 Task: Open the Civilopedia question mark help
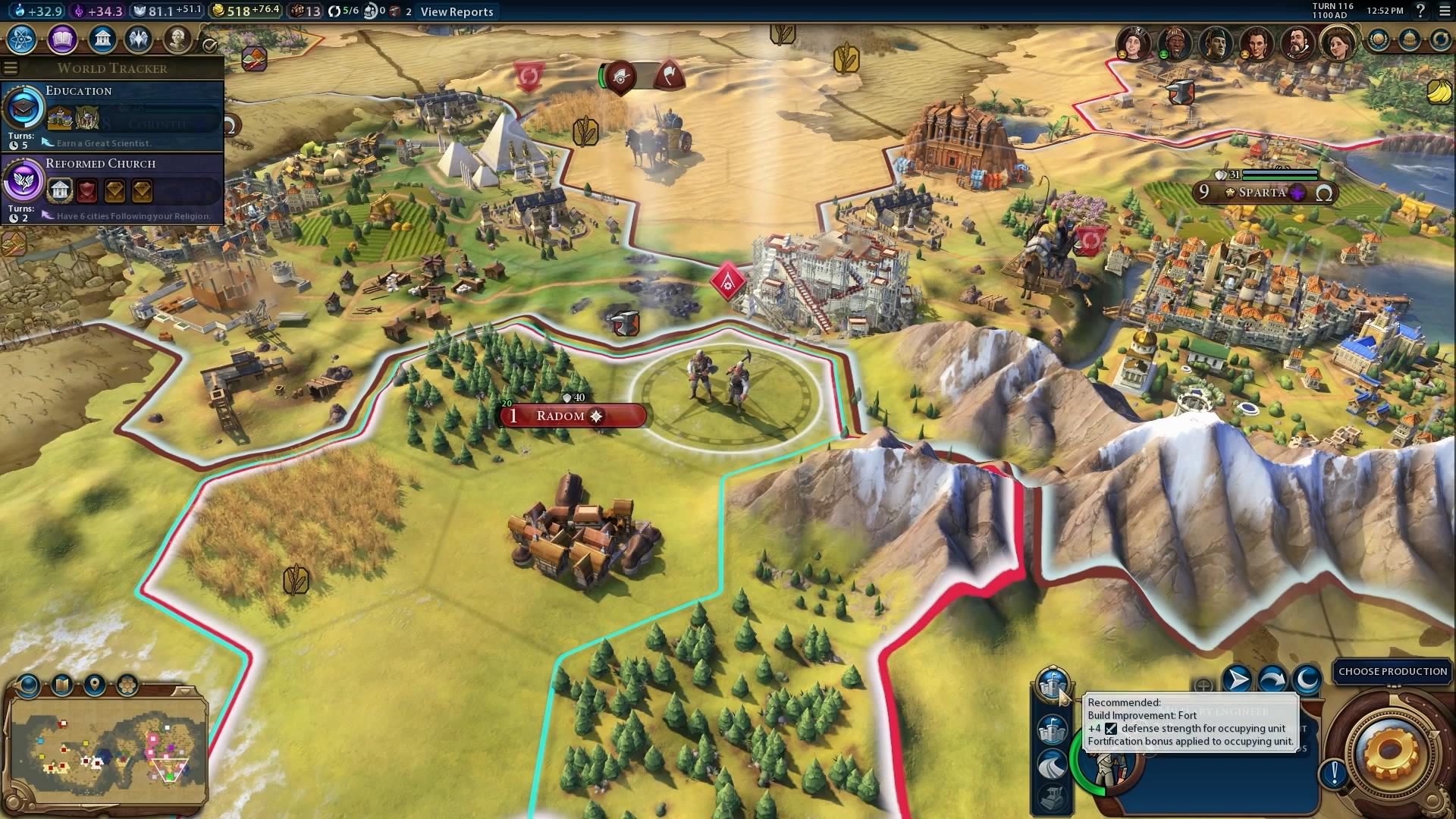[1420, 11]
